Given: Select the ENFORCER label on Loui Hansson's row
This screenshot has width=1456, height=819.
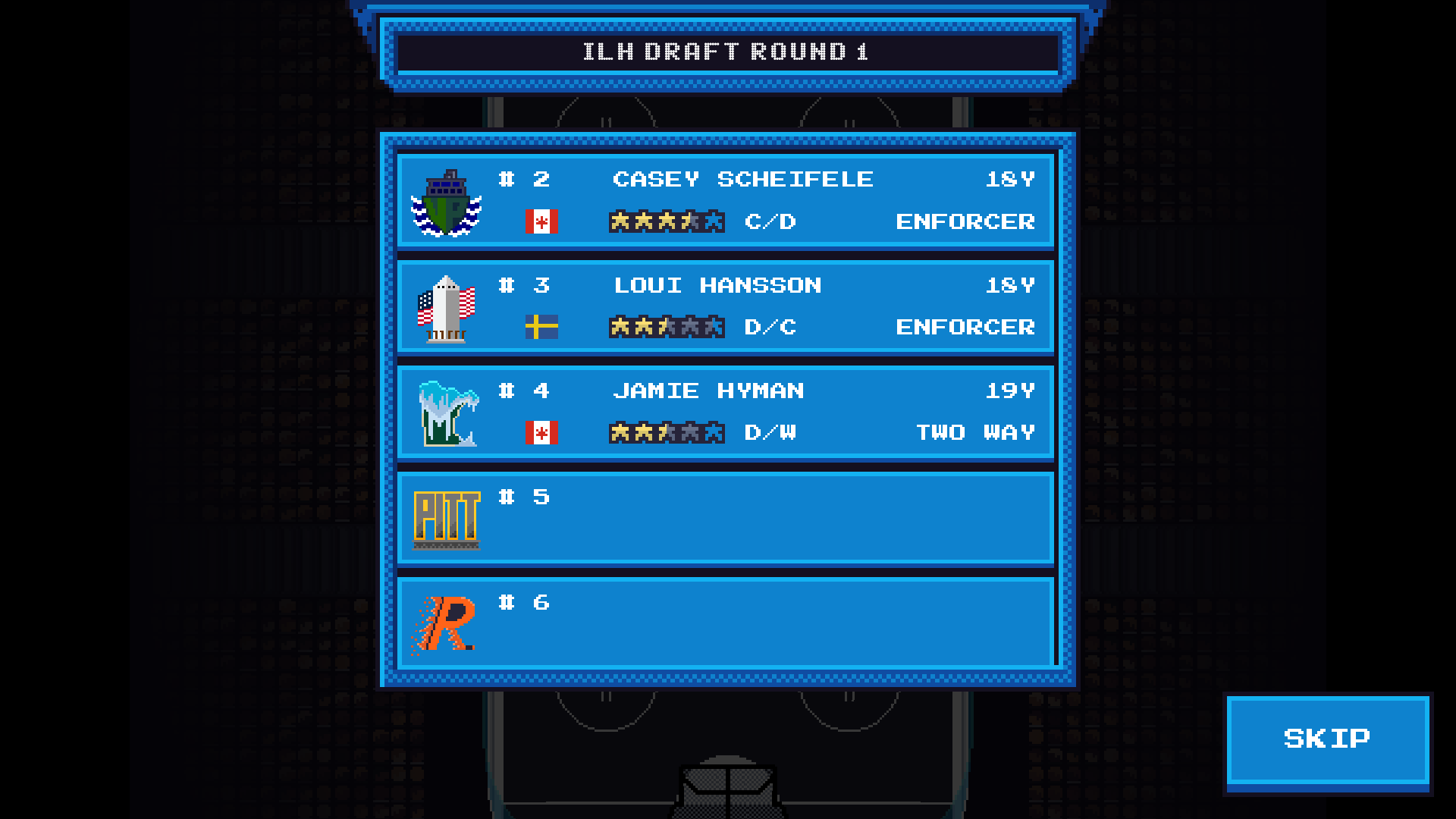Looking at the screenshot, I should (965, 328).
